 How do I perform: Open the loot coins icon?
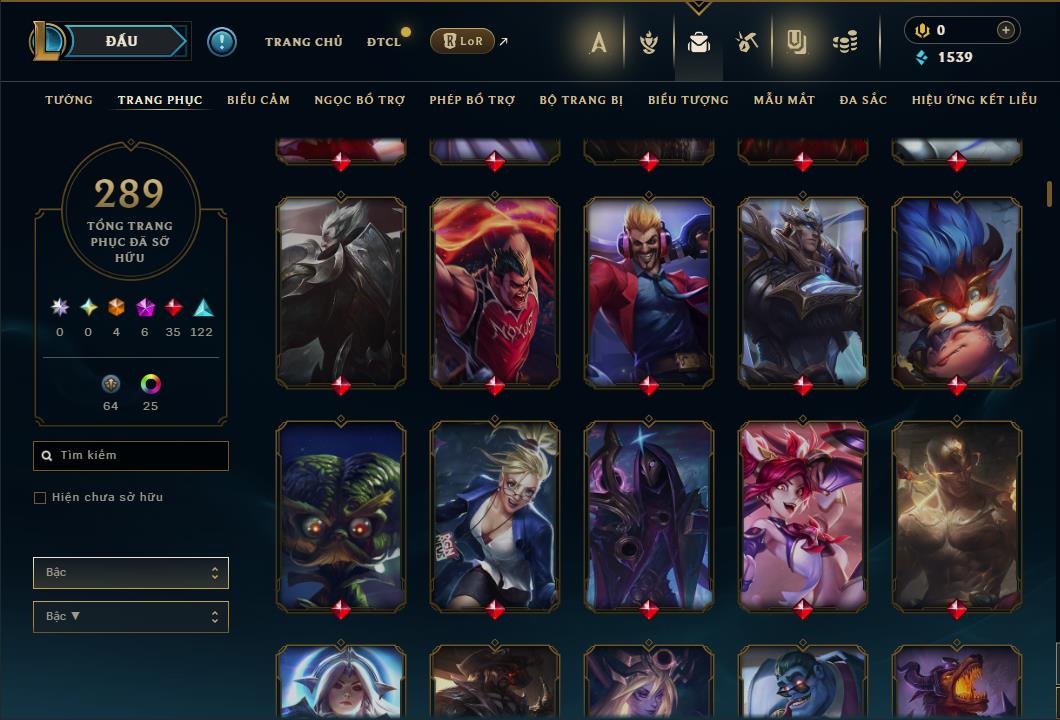(845, 42)
